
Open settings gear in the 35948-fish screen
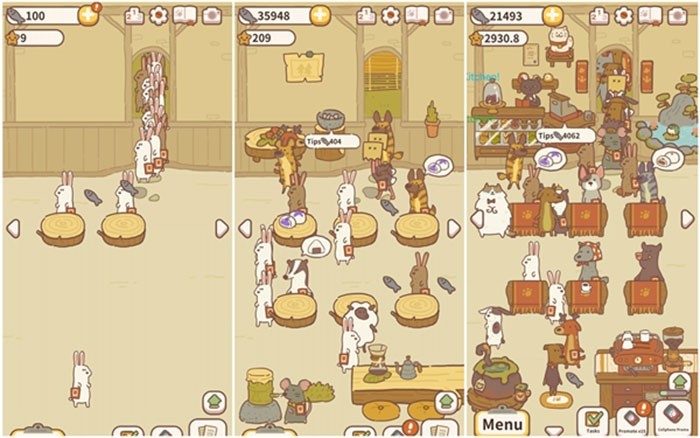click(390, 15)
